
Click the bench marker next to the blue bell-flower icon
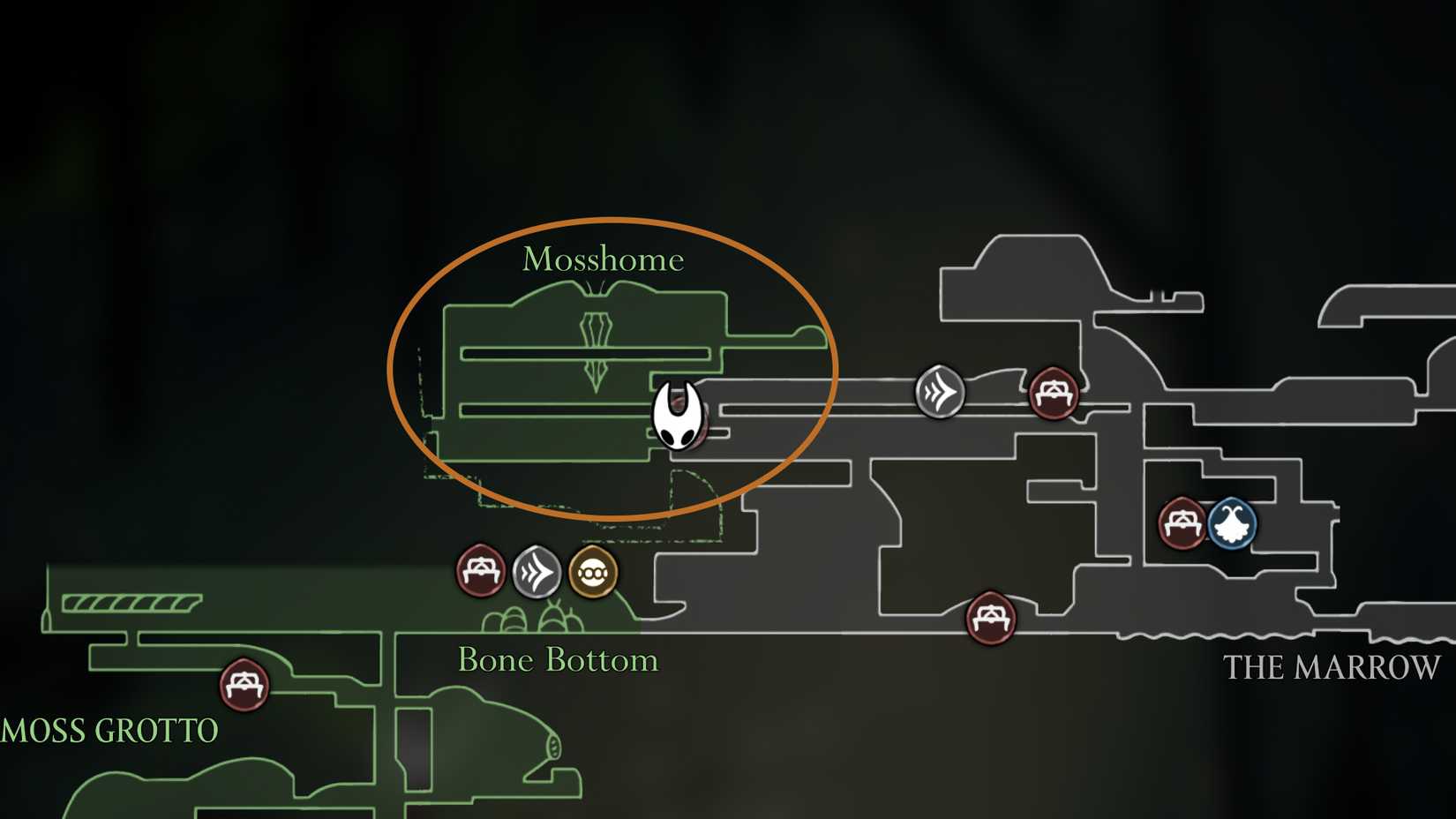(1181, 522)
